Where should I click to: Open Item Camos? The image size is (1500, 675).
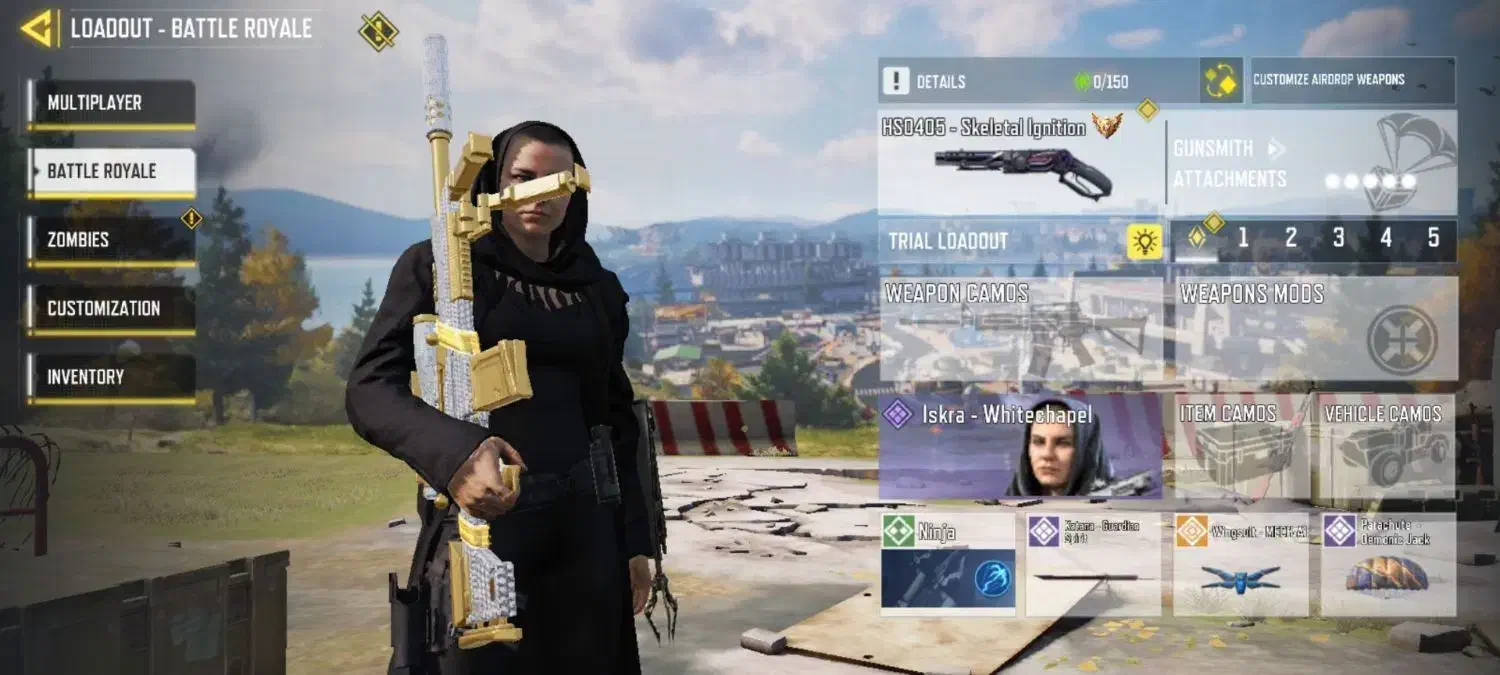1240,446
